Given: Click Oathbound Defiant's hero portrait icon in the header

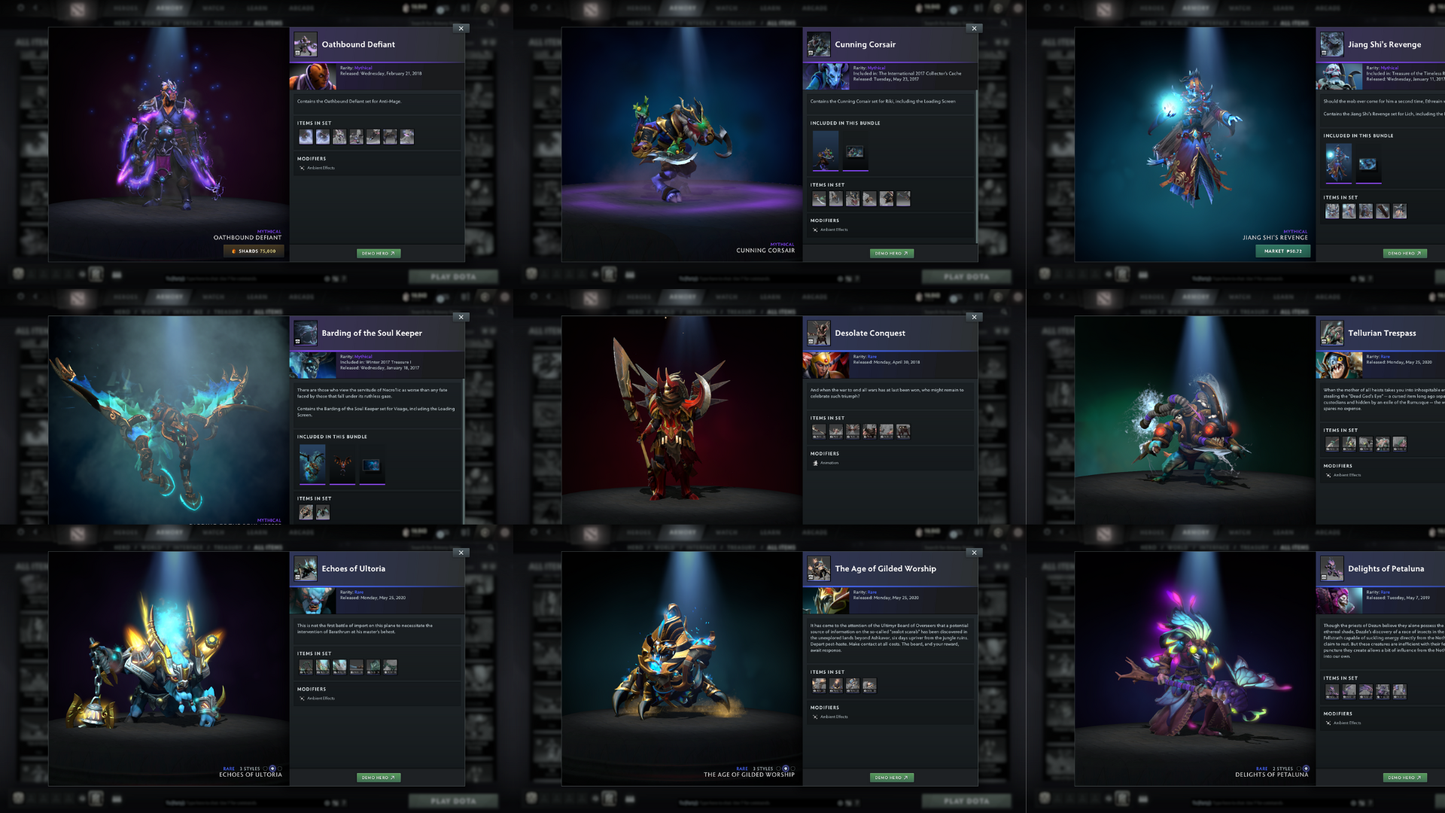Looking at the screenshot, I should [304, 44].
